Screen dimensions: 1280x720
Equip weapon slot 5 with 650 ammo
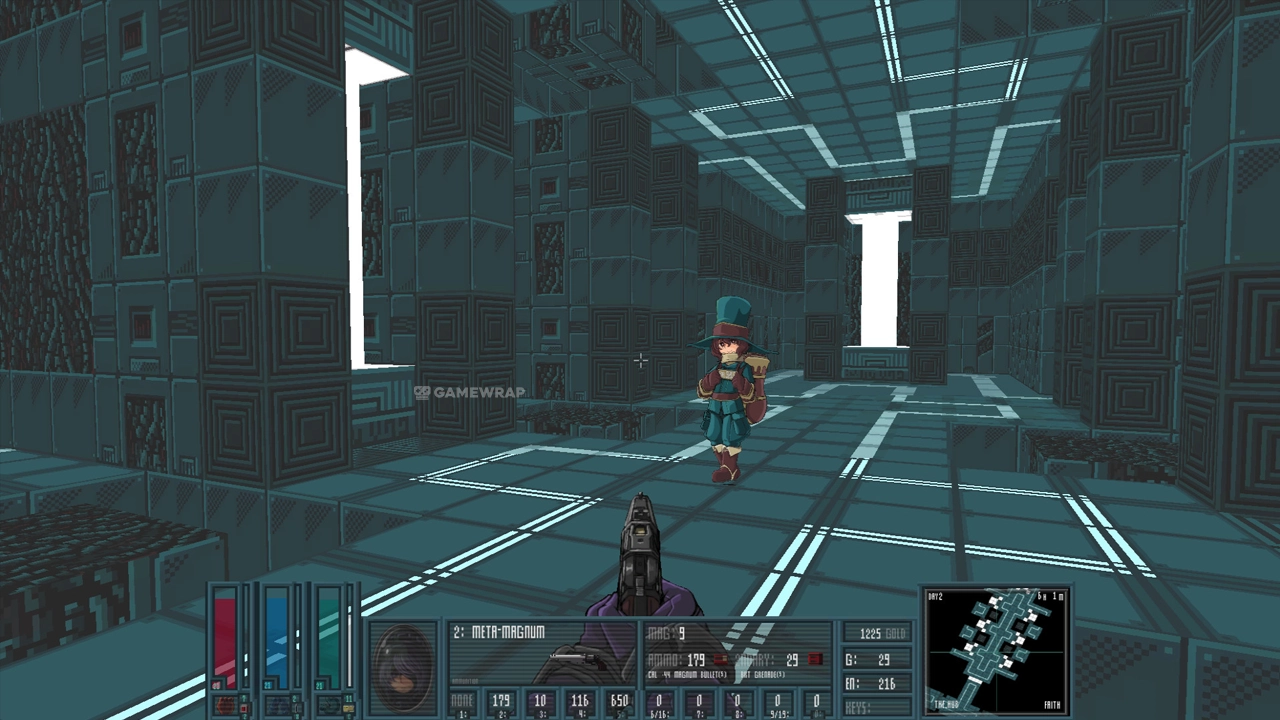pyautogui.click(x=619, y=703)
